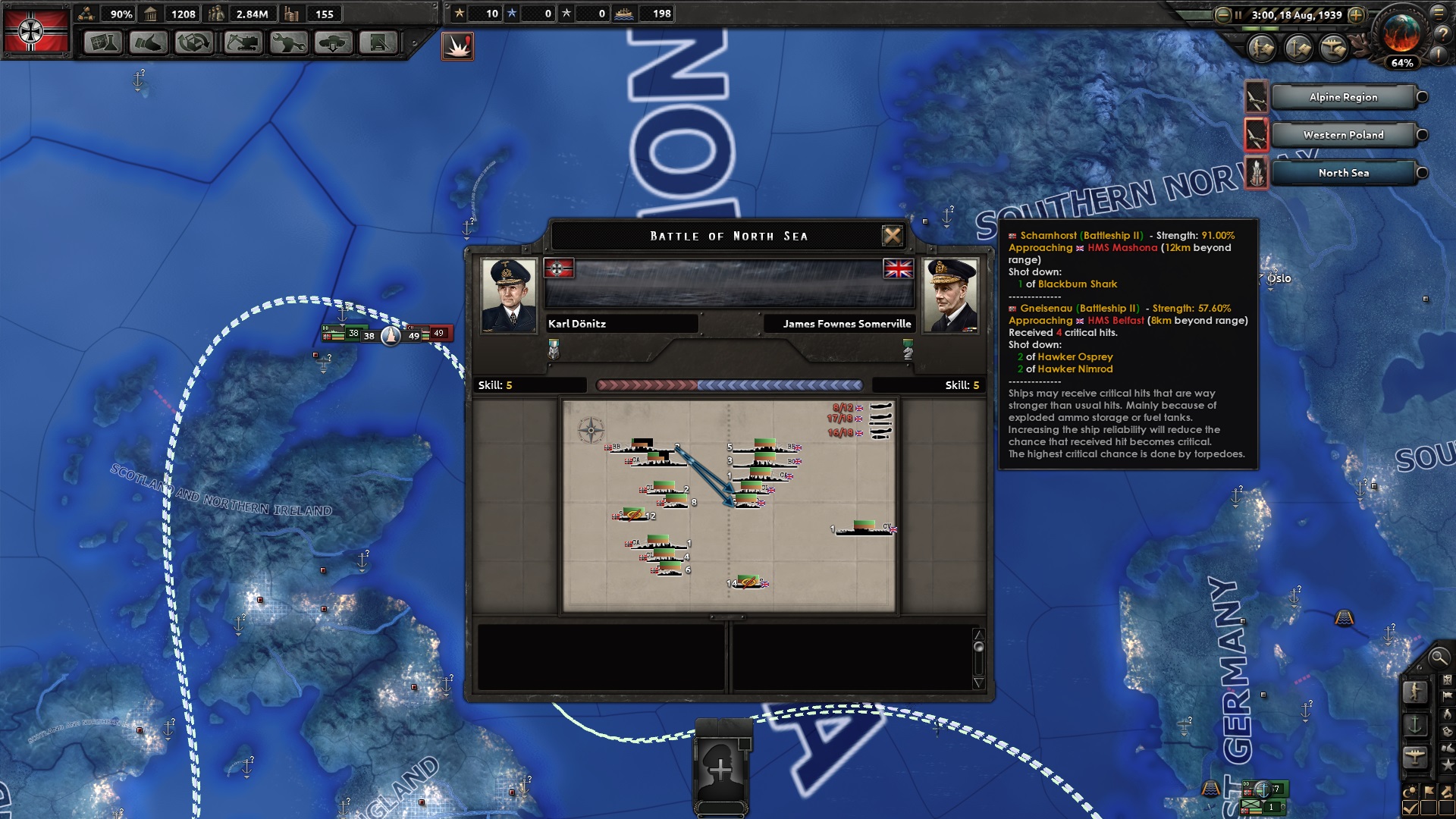Viewport: 1456px width, 819px height.
Task: Close the Battle of North Sea window
Action: click(892, 236)
